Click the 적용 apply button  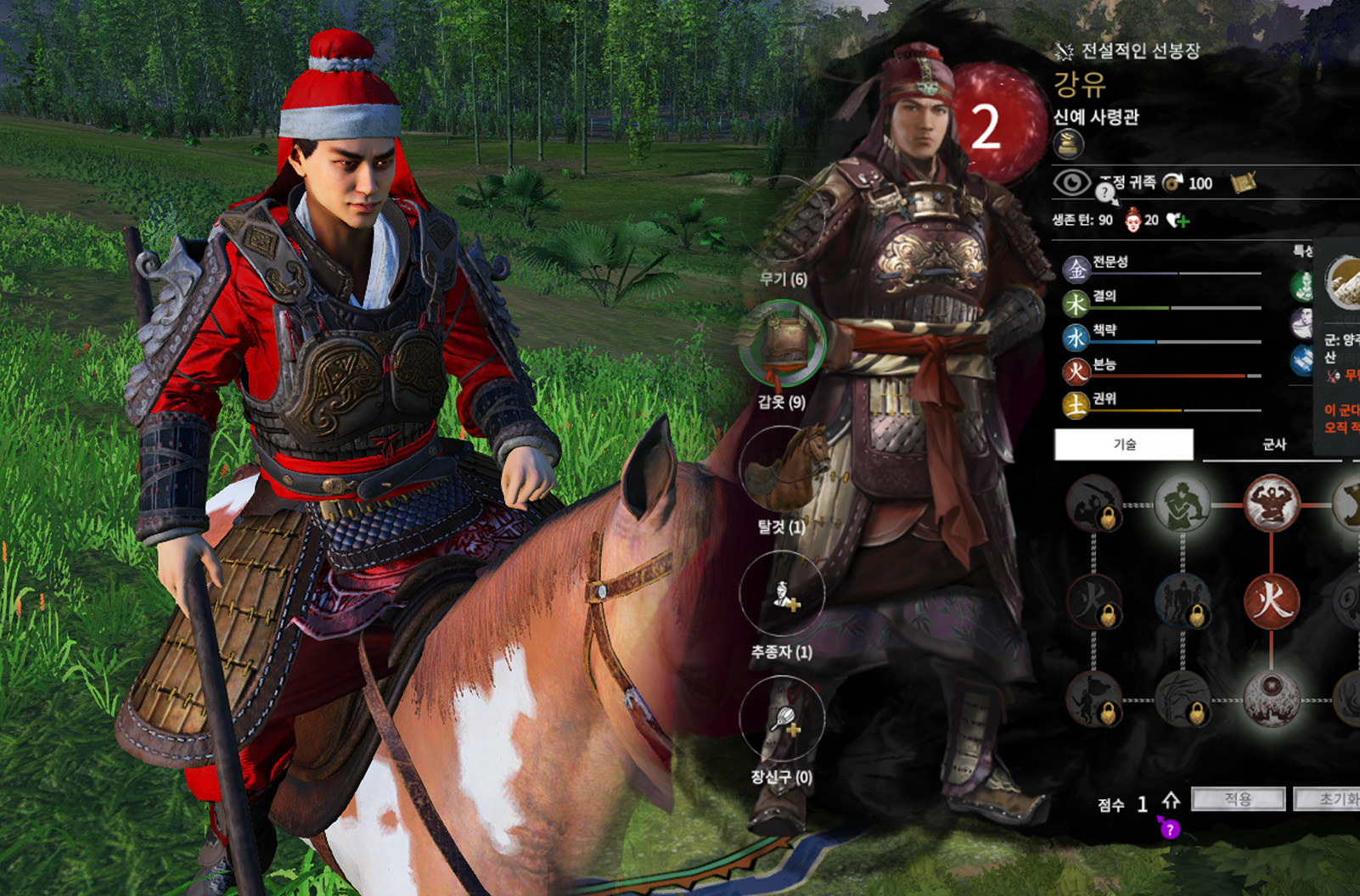pos(1238,798)
